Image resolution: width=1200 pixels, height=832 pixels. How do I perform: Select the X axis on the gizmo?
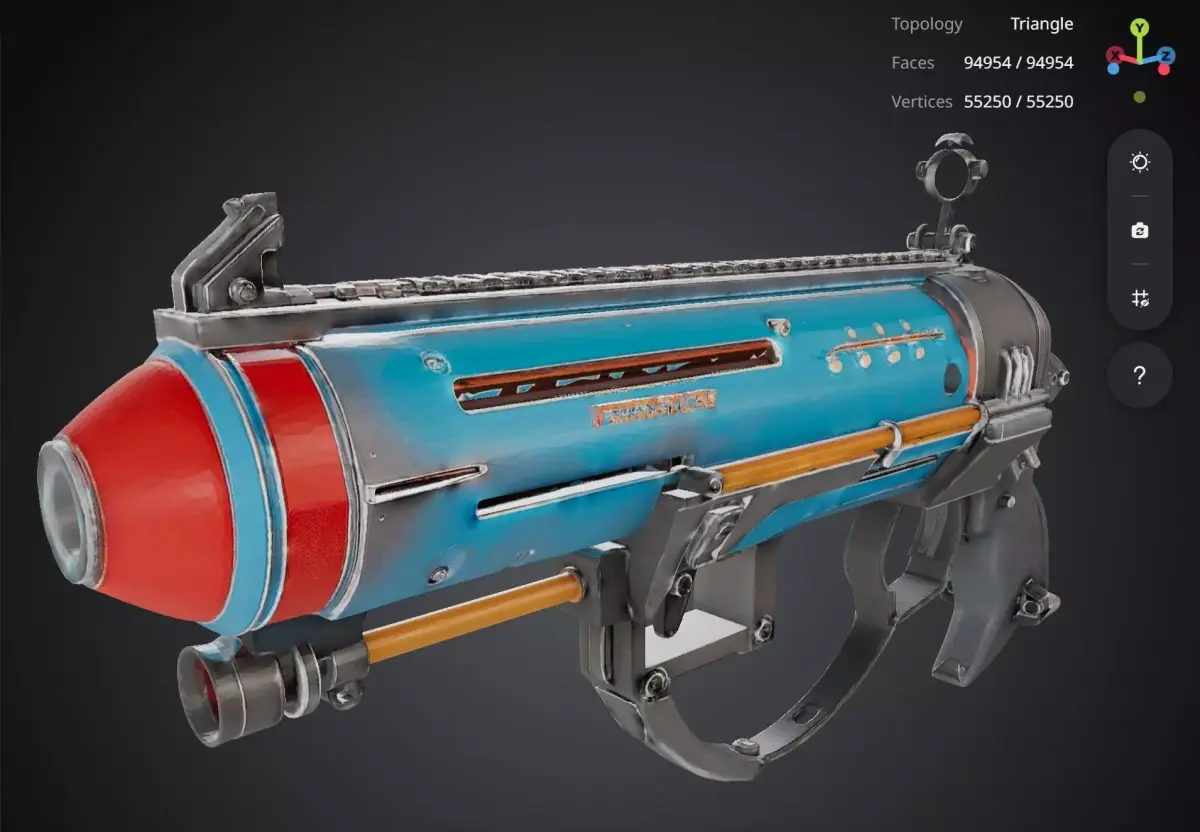[1115, 54]
